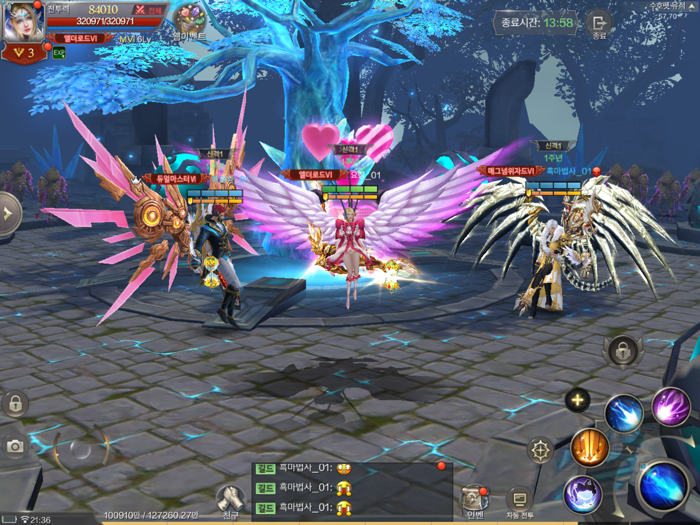
Task: Cast the orange falling swords skill
Action: click(x=590, y=447)
